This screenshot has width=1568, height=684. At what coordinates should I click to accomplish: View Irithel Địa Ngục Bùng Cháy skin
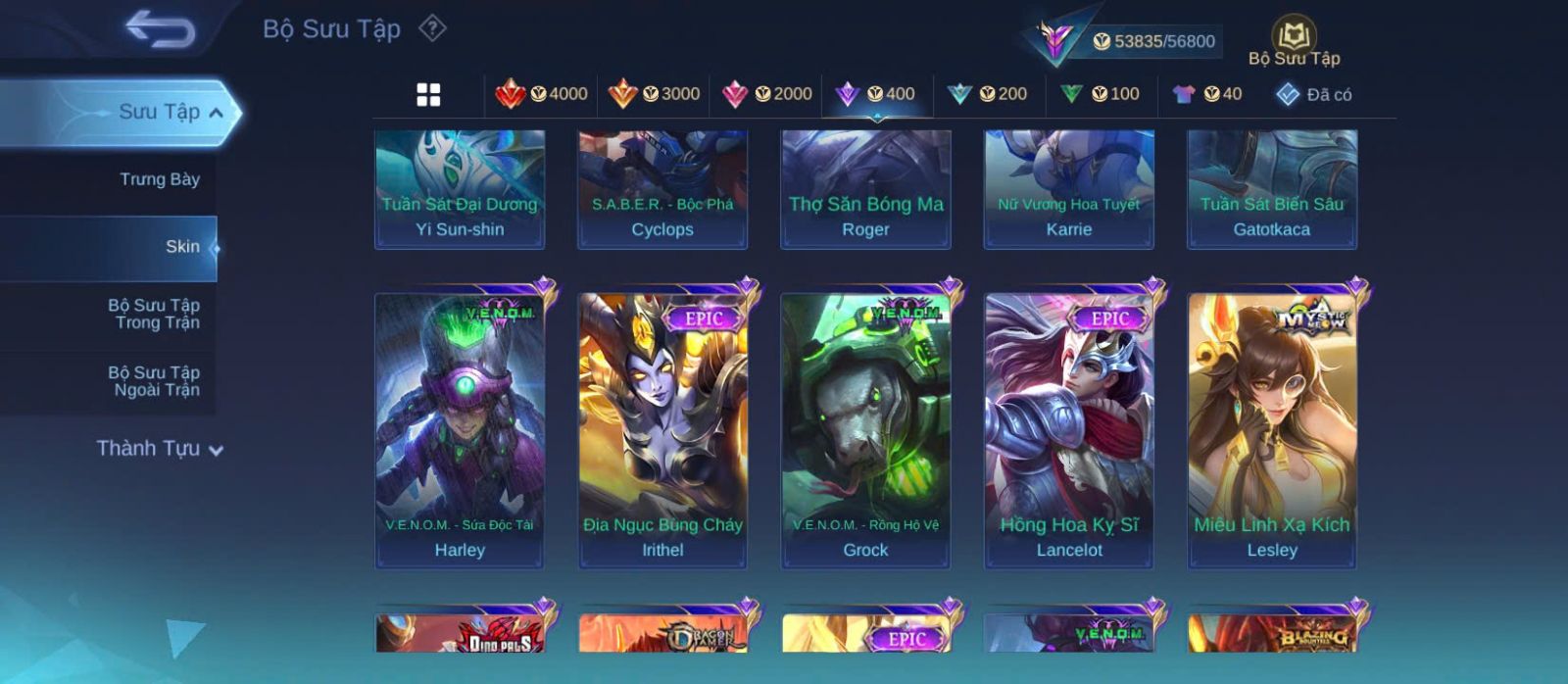point(662,429)
